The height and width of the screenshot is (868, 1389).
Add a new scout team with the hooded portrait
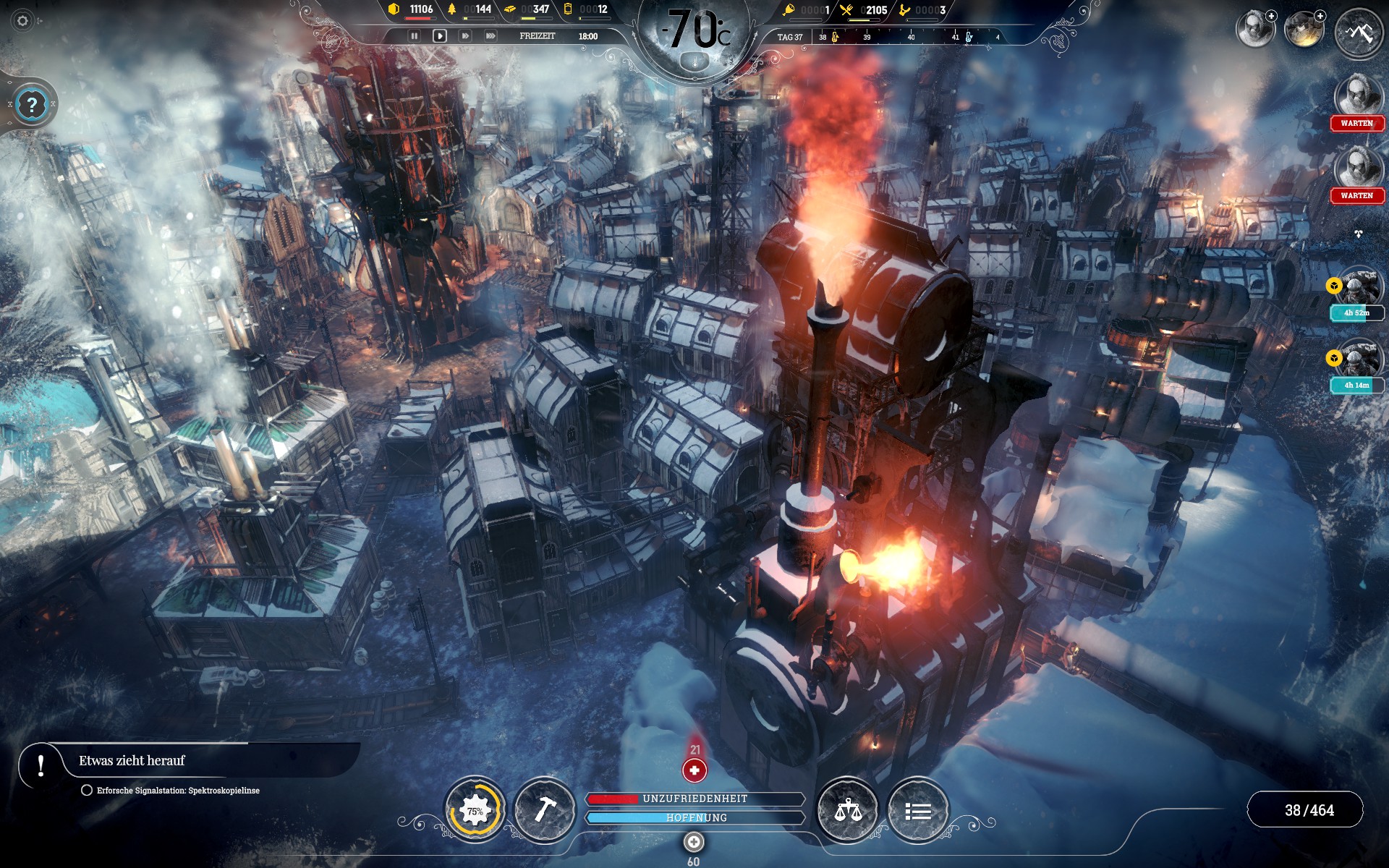1256,30
